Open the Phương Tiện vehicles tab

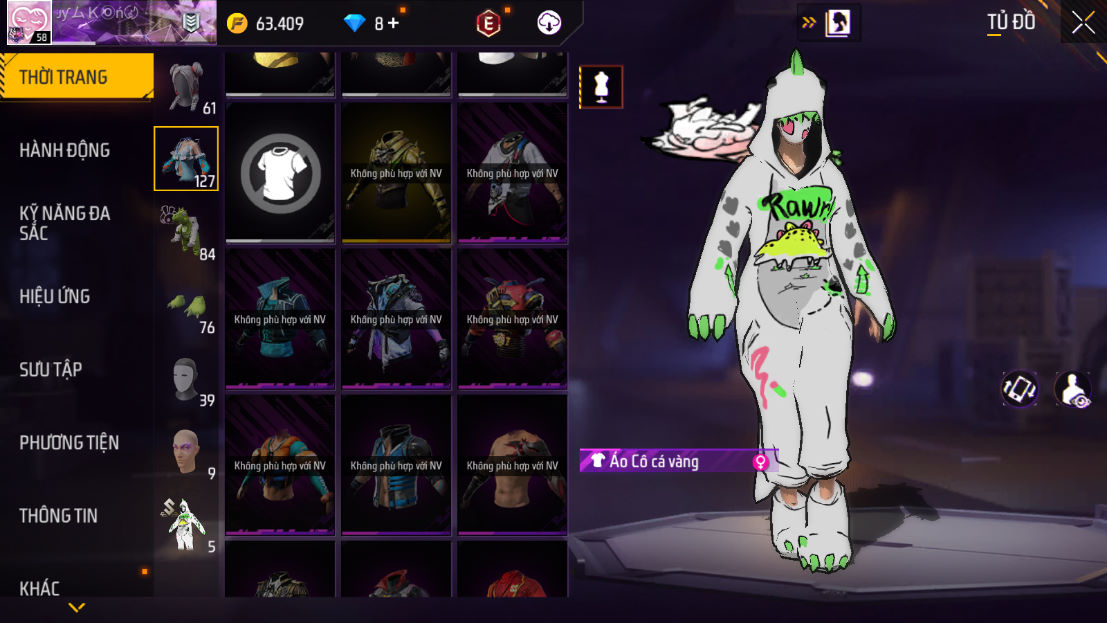pyautogui.click(x=69, y=442)
